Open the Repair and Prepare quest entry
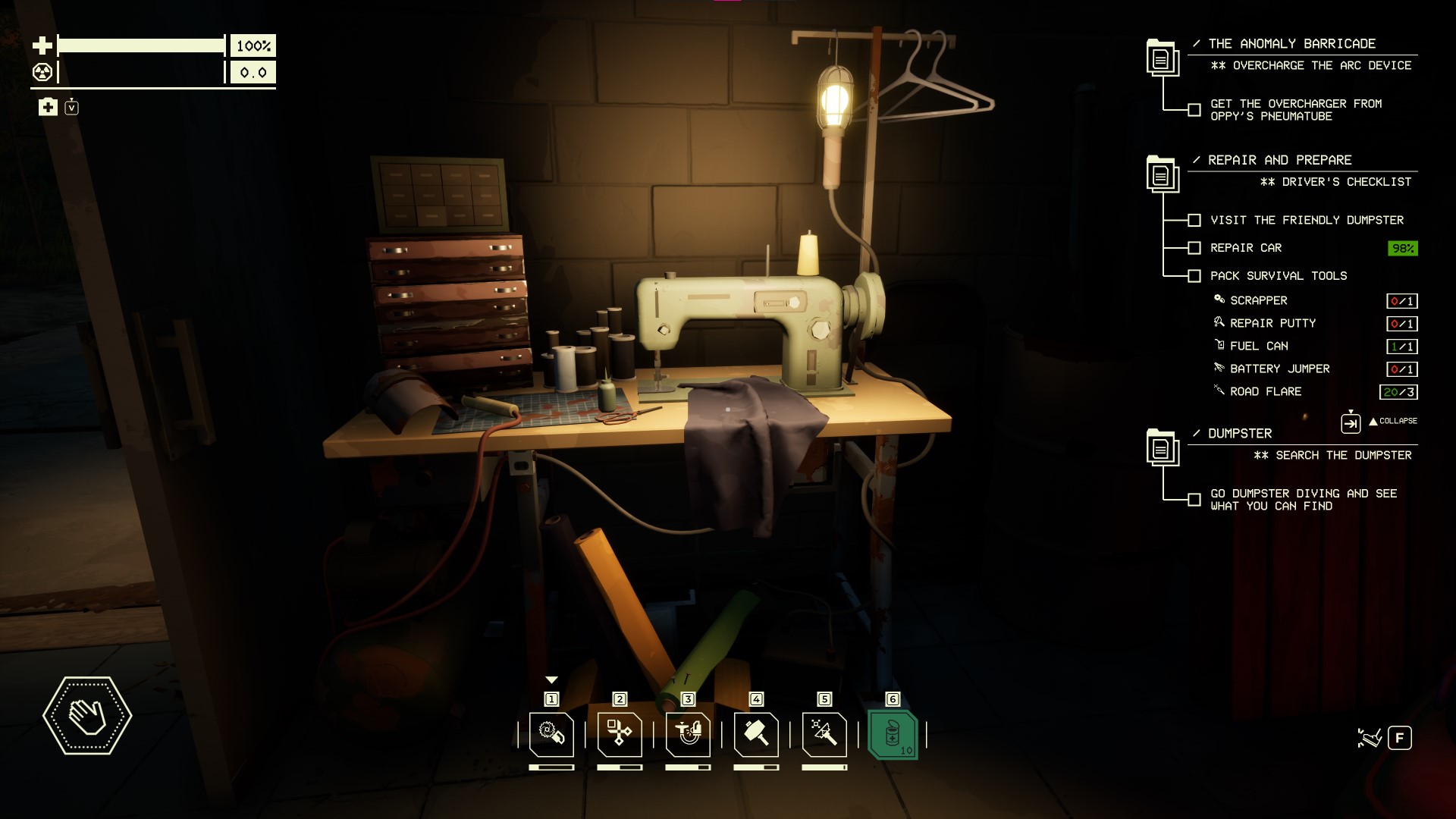The height and width of the screenshot is (819, 1456). click(1279, 160)
